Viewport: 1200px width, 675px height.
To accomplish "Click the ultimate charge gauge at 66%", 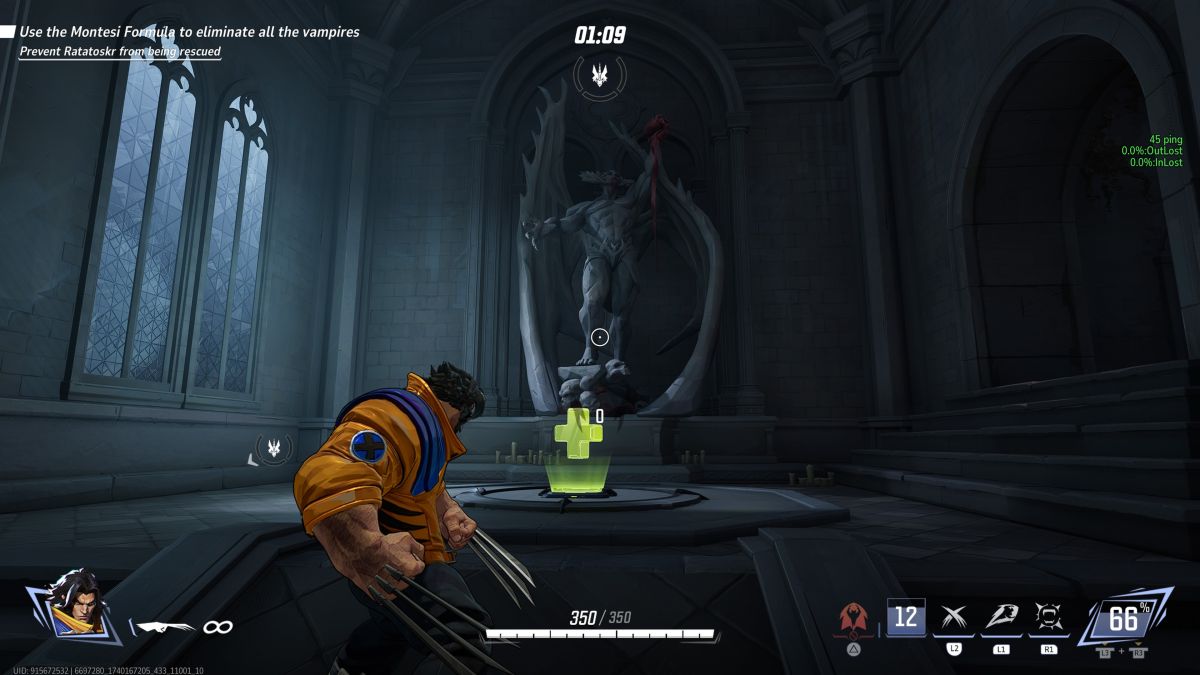I will tap(1124, 620).
